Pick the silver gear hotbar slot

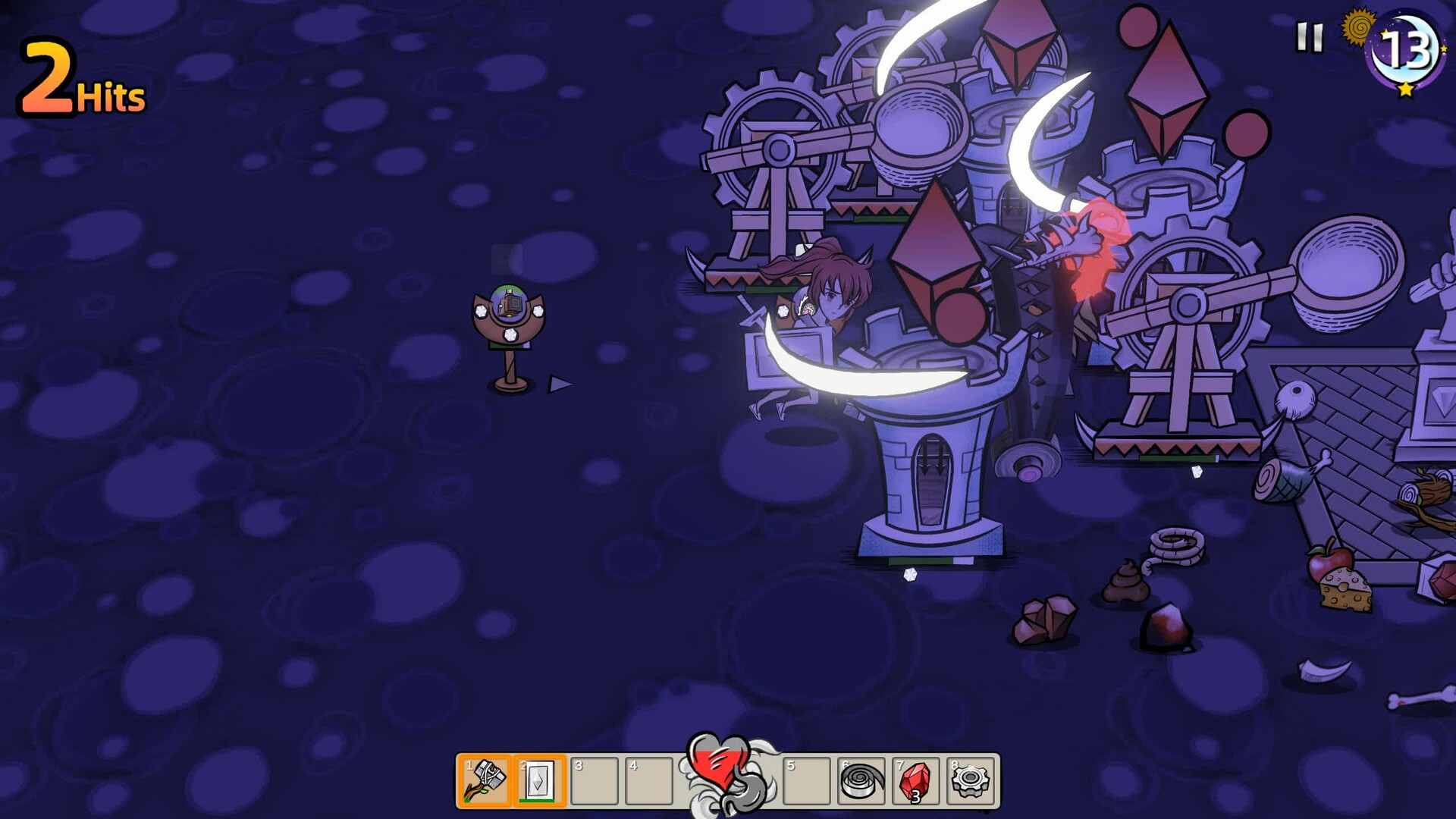click(971, 780)
